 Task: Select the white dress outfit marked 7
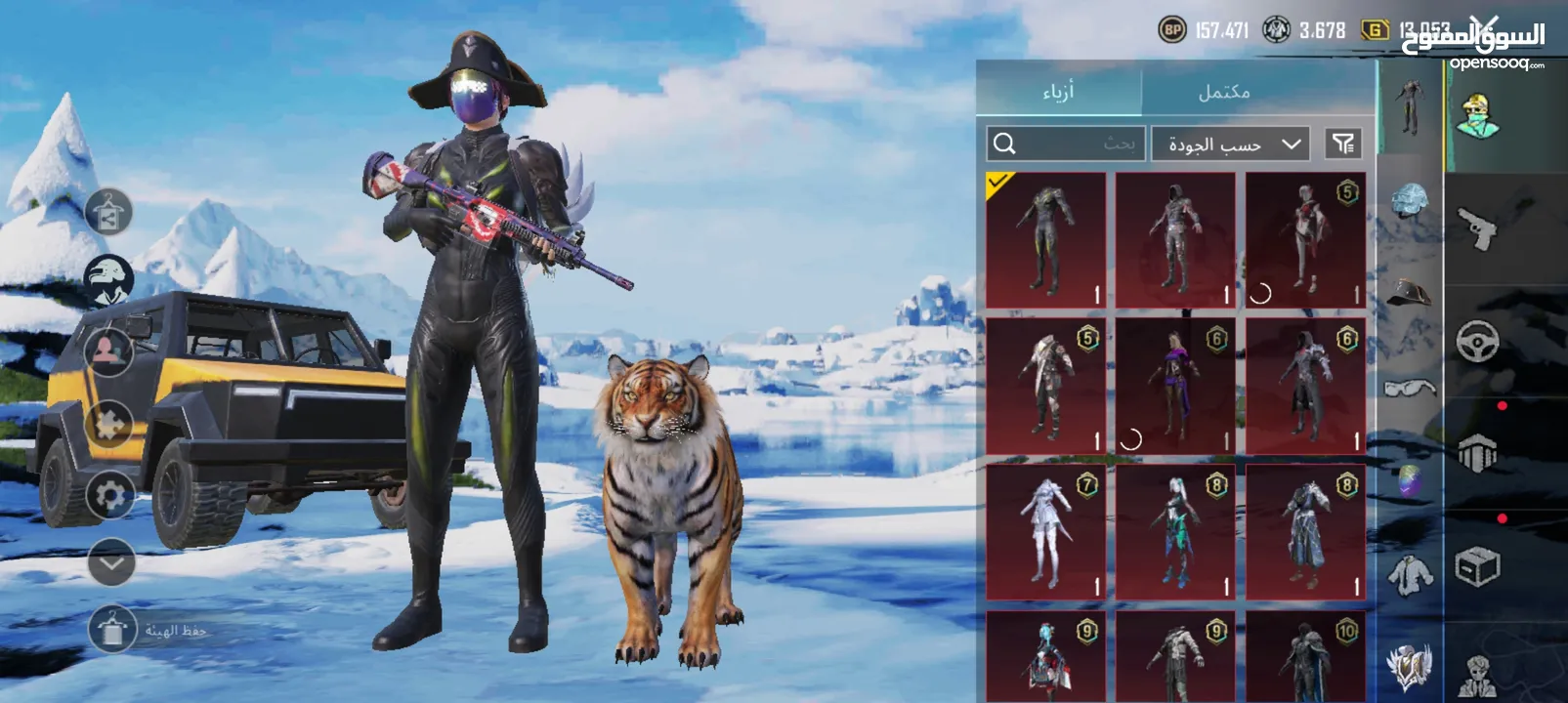1045,532
